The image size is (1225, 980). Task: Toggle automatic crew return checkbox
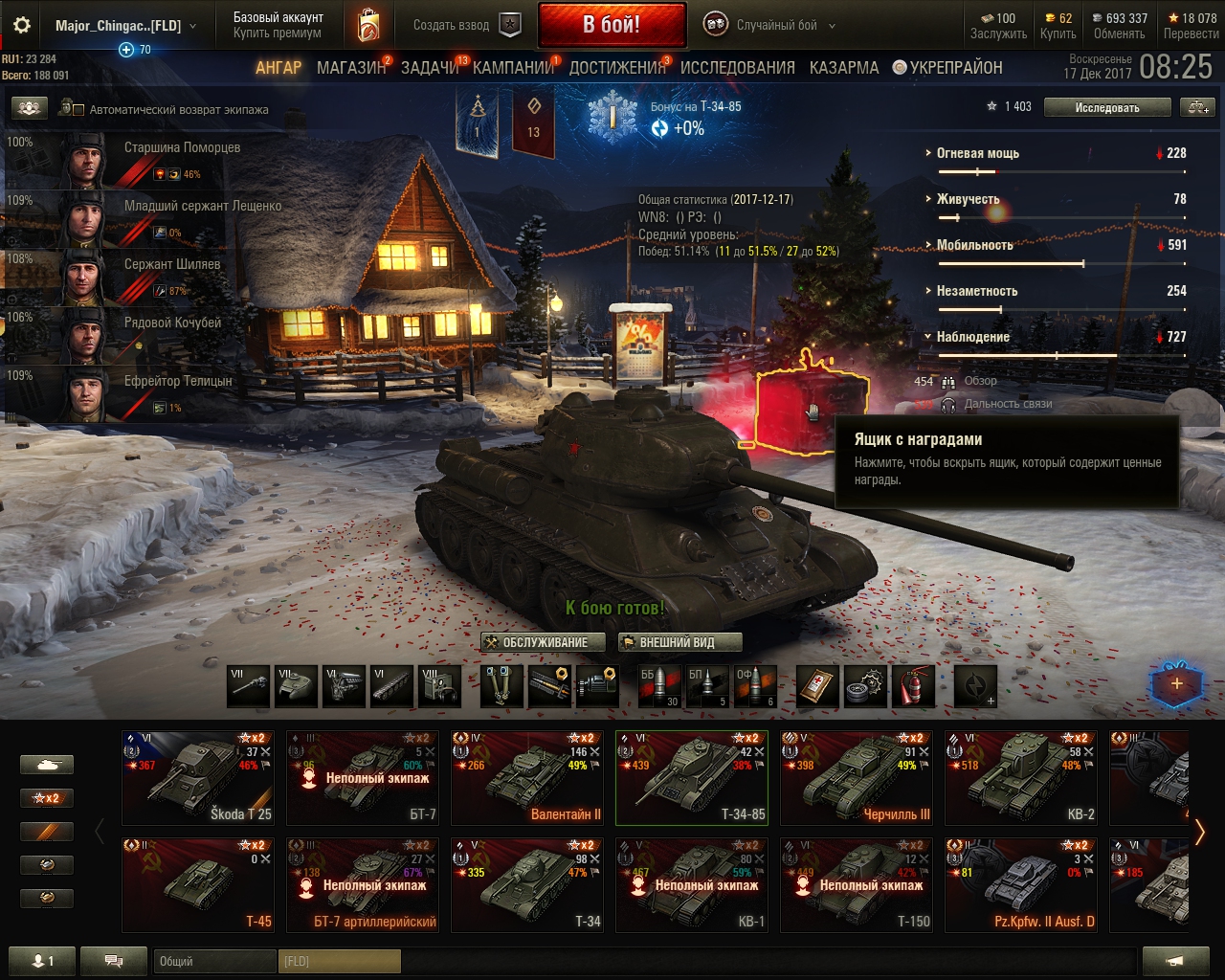coord(78,110)
